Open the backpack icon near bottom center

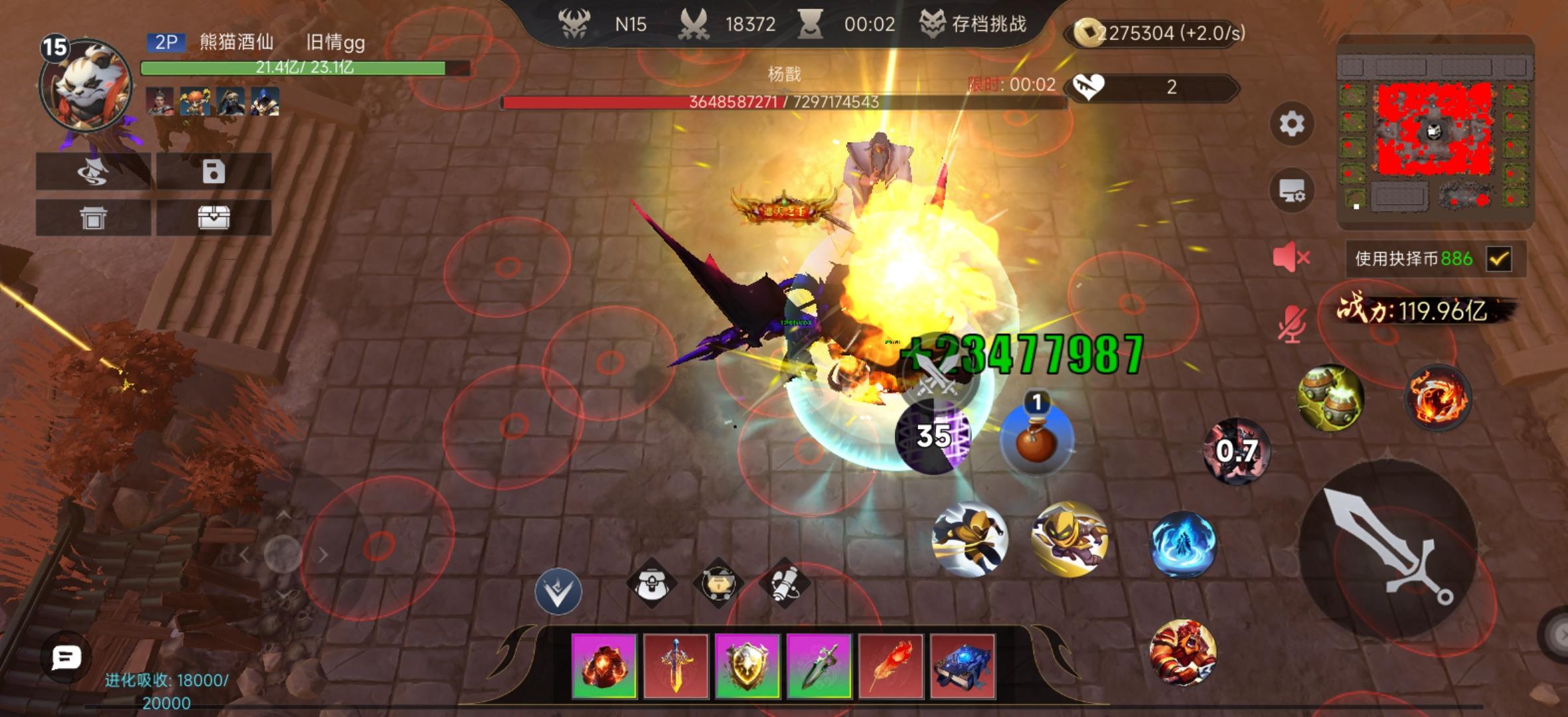653,583
